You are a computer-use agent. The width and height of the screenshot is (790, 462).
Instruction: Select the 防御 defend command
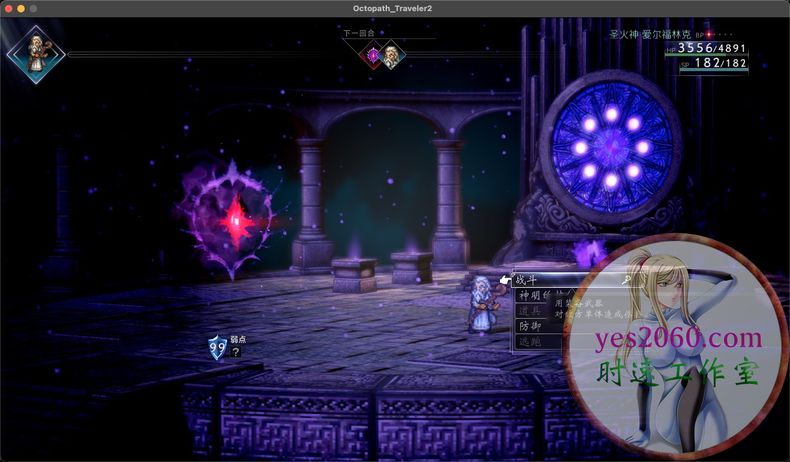pos(529,326)
